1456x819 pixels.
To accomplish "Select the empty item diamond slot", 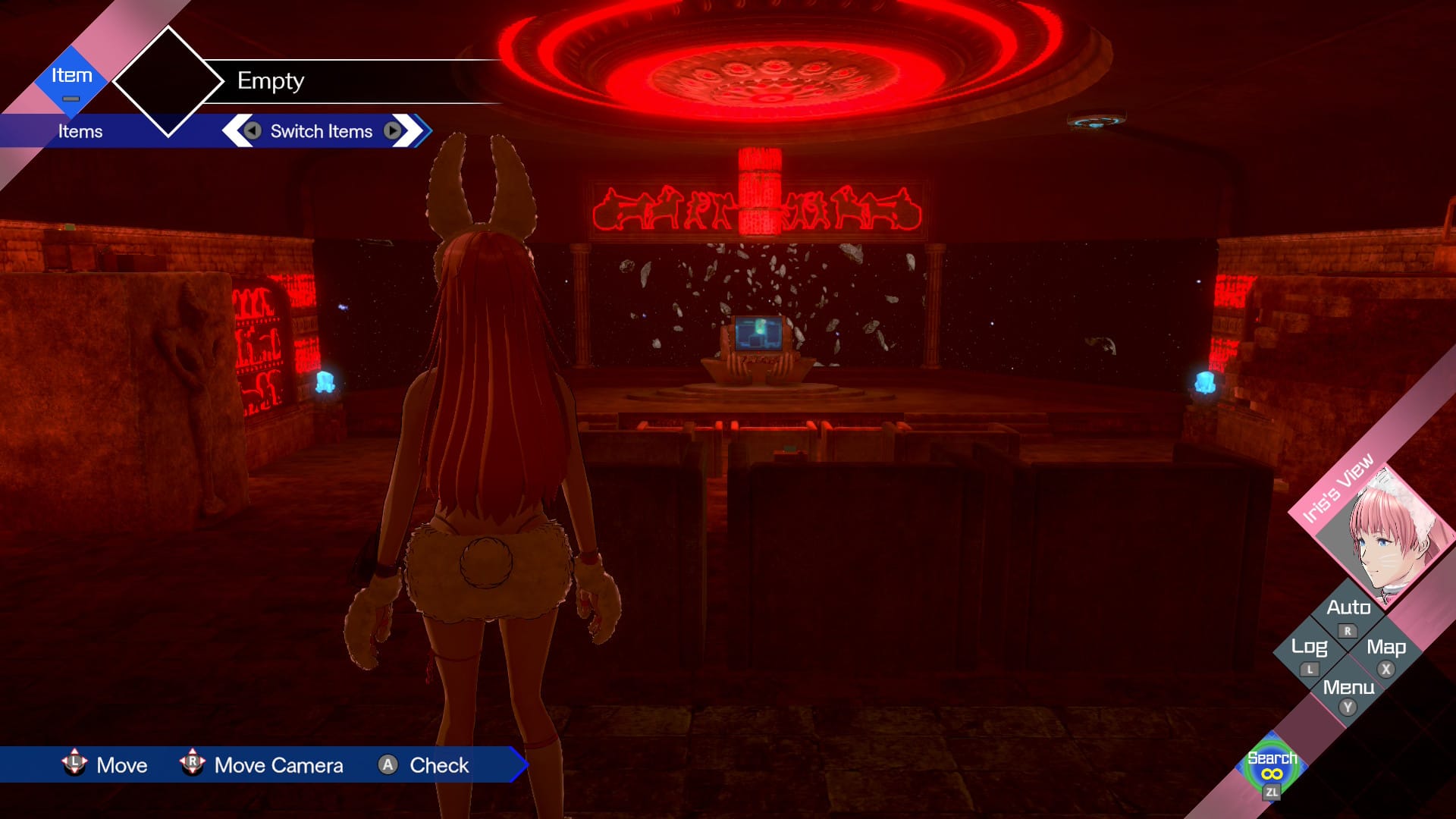I will pyautogui.click(x=168, y=81).
